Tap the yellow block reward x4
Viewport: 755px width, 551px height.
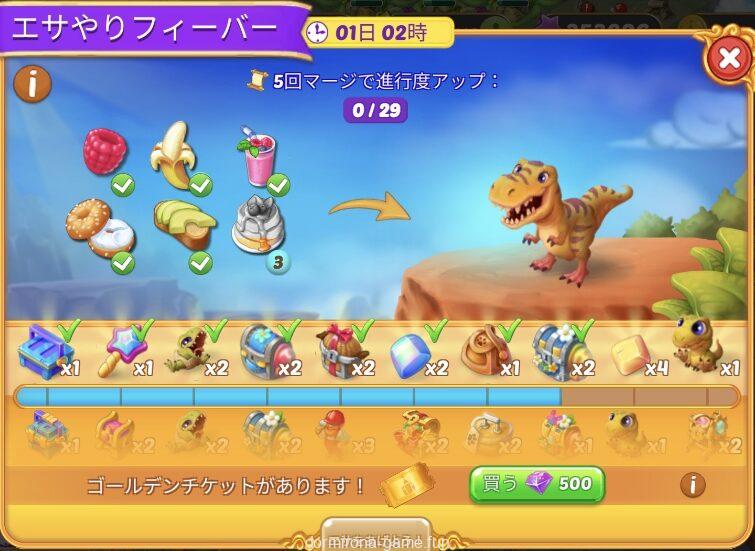633,350
